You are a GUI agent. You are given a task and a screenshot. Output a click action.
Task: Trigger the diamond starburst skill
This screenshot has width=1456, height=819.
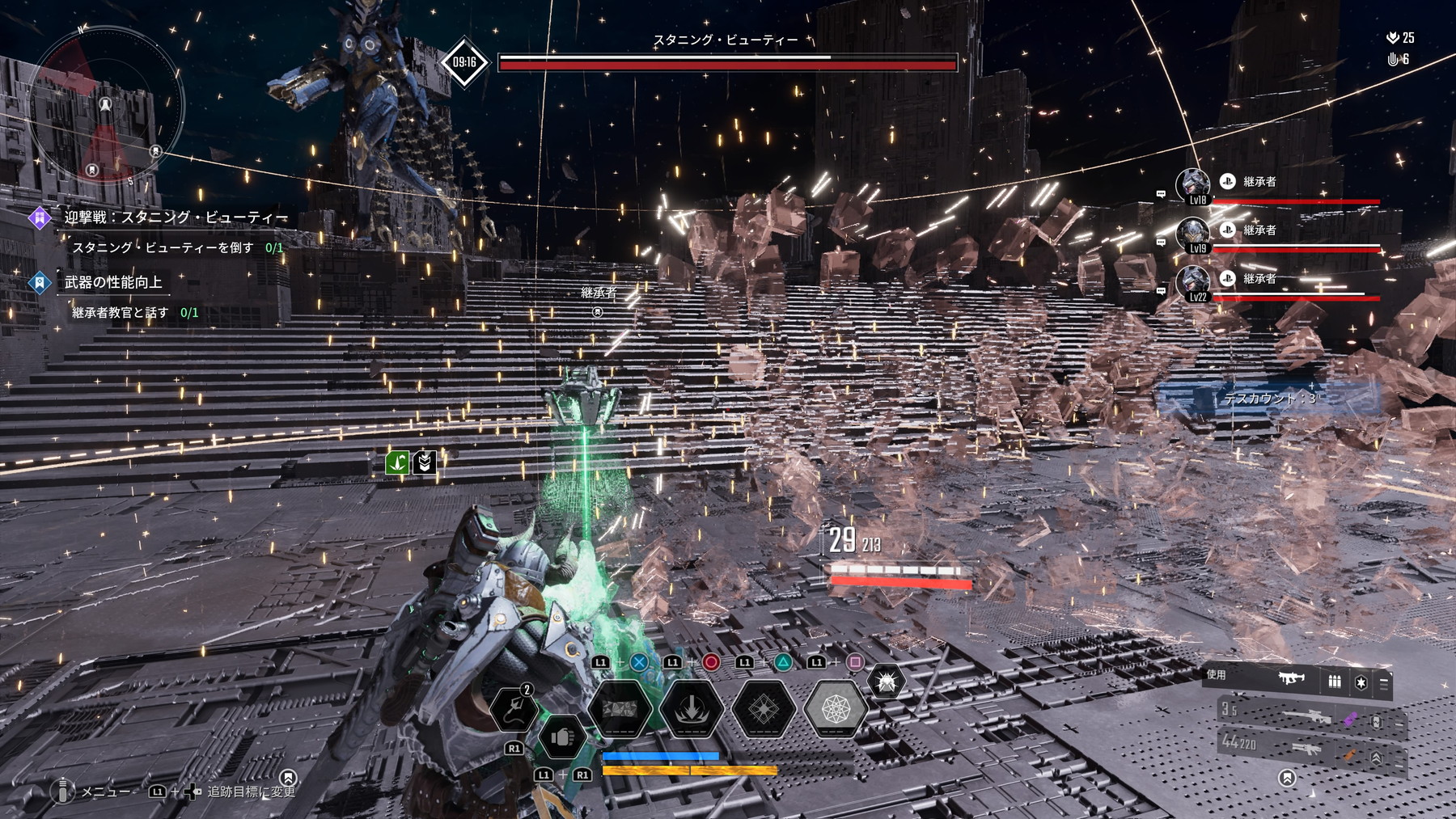(764, 709)
